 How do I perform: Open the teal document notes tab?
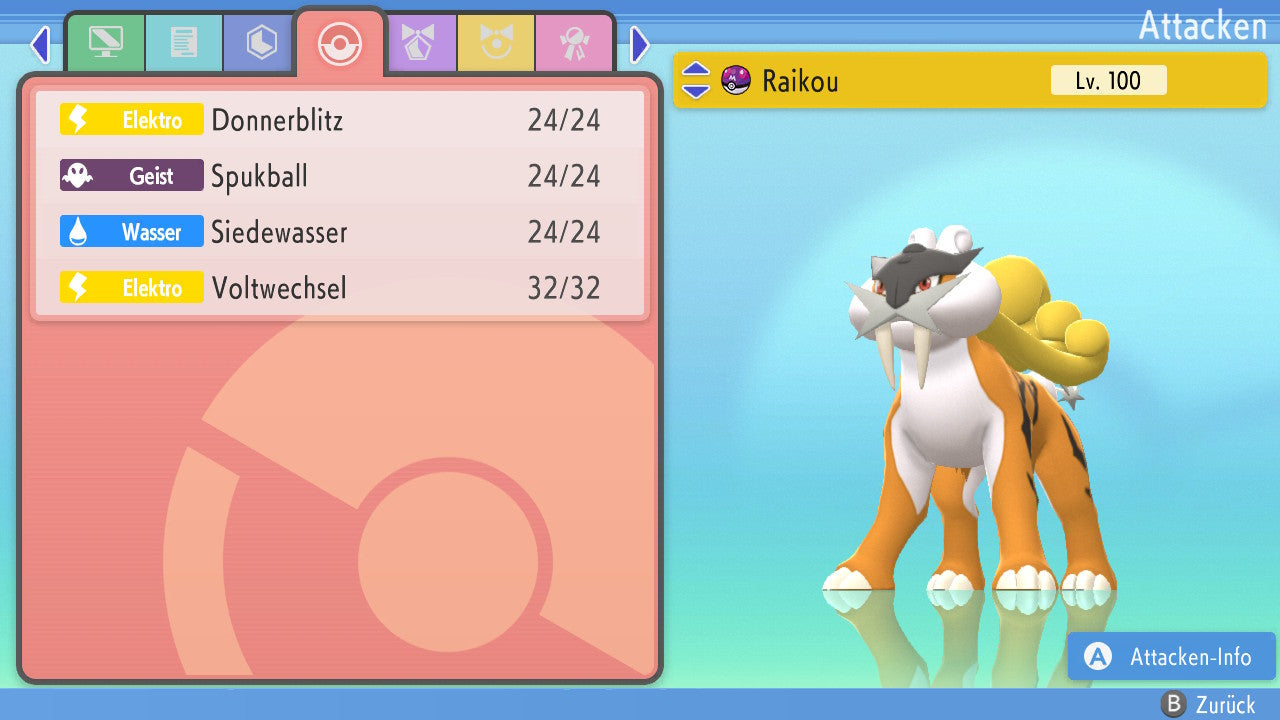[x=184, y=43]
